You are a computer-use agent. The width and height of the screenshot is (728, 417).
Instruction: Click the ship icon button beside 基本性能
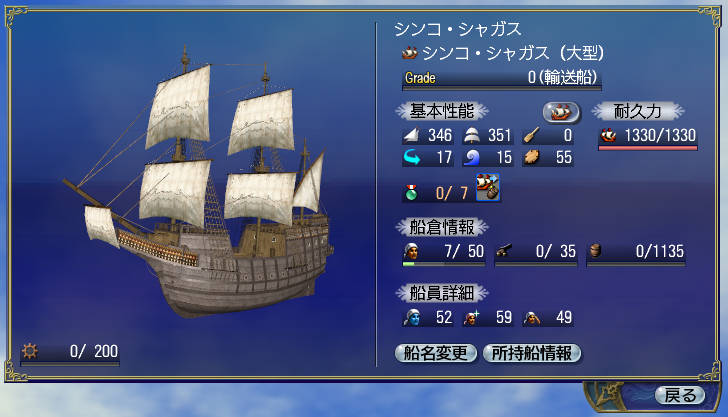click(x=562, y=111)
